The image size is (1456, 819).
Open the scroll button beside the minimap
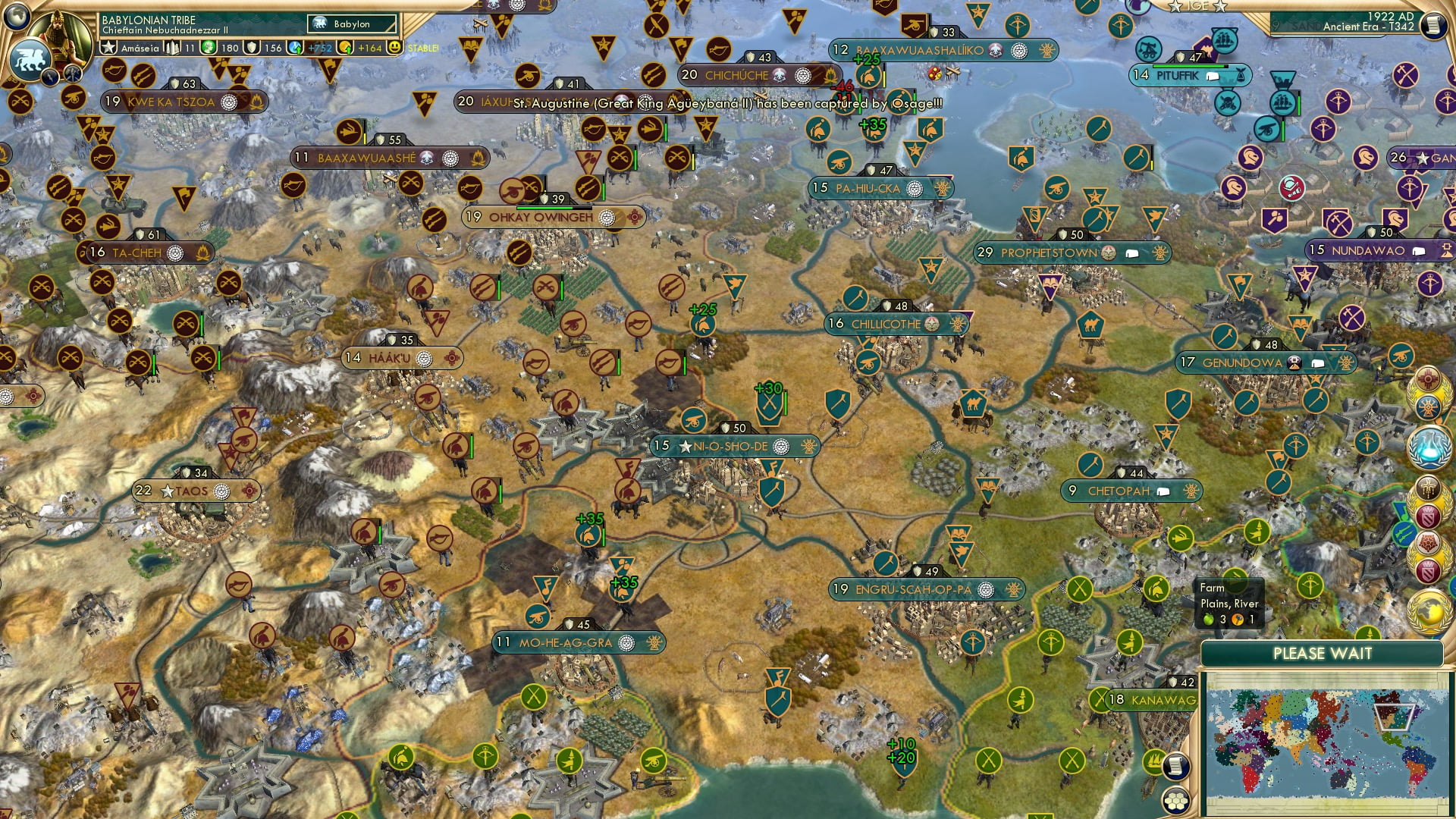coord(1175,766)
